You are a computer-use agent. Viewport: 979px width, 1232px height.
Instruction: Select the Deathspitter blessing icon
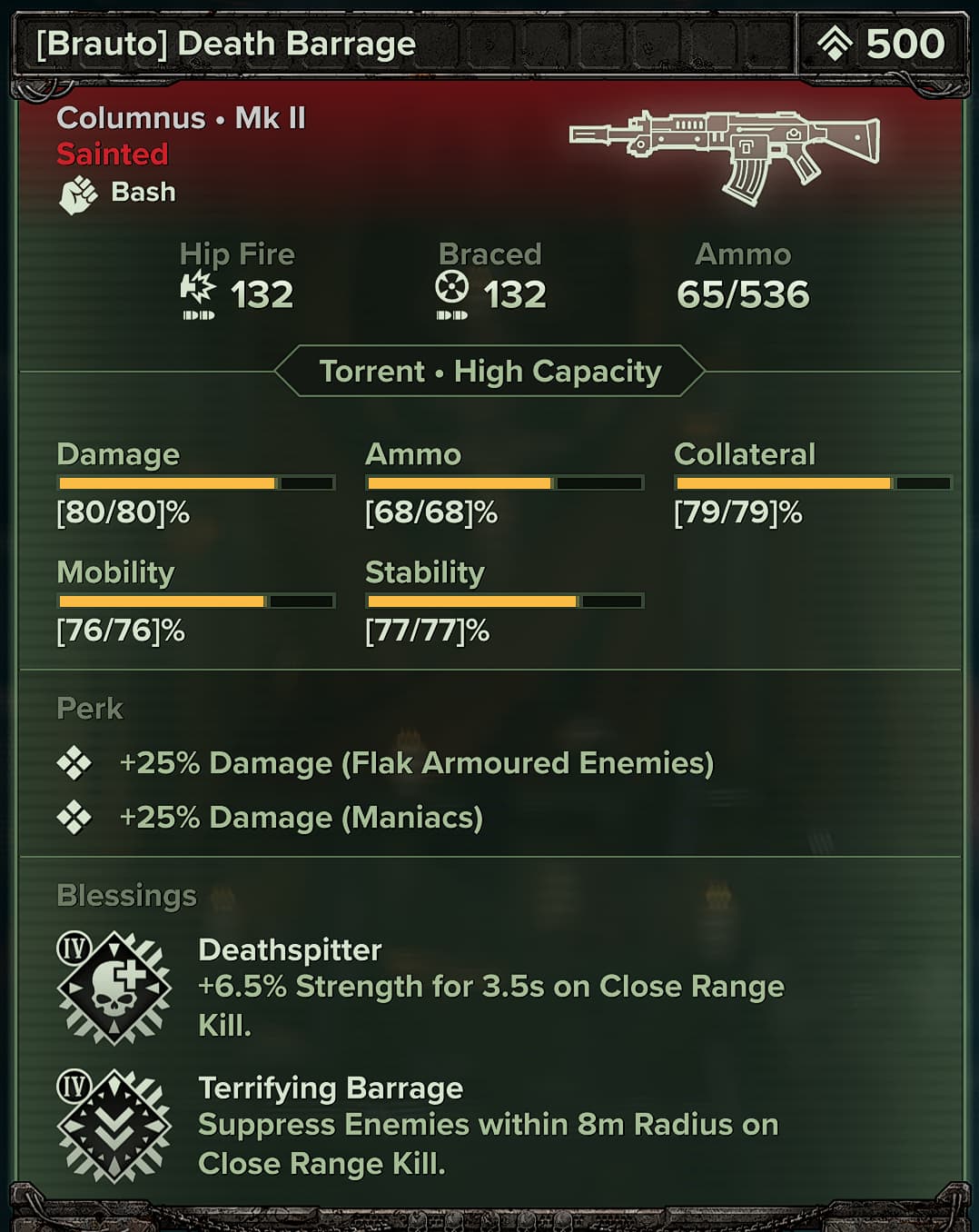click(114, 987)
